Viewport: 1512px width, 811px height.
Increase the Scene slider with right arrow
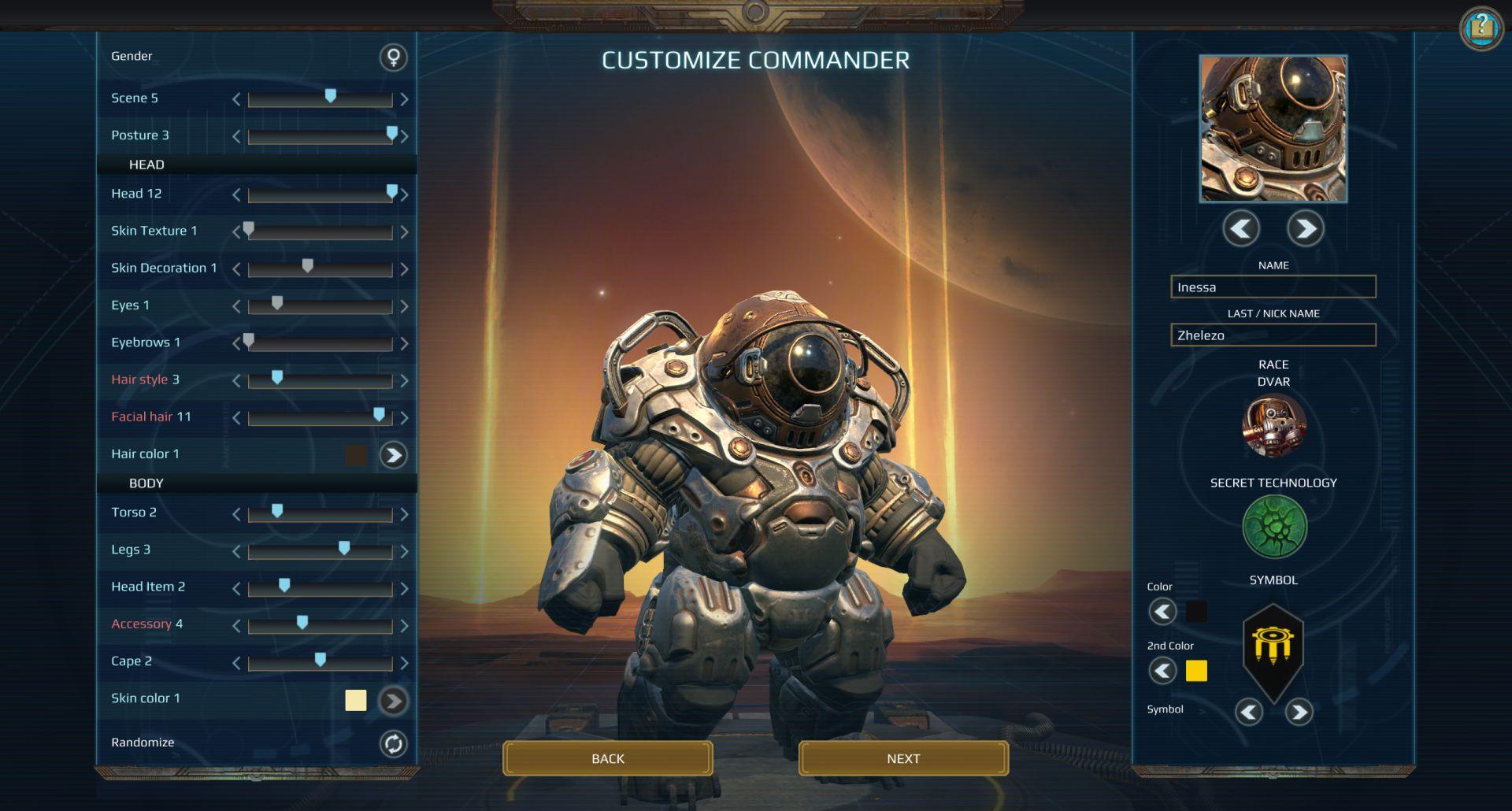[404, 99]
